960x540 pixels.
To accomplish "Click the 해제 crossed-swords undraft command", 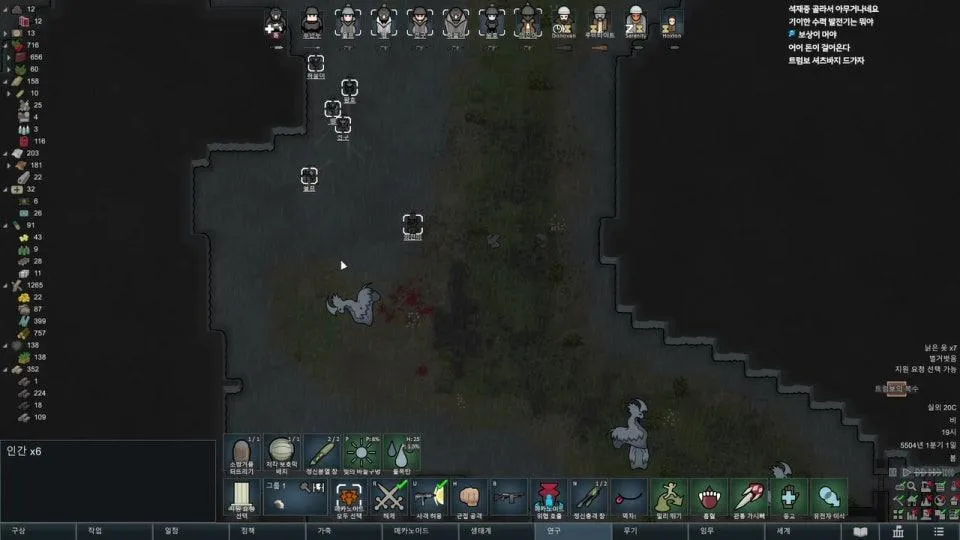I will 387,498.
